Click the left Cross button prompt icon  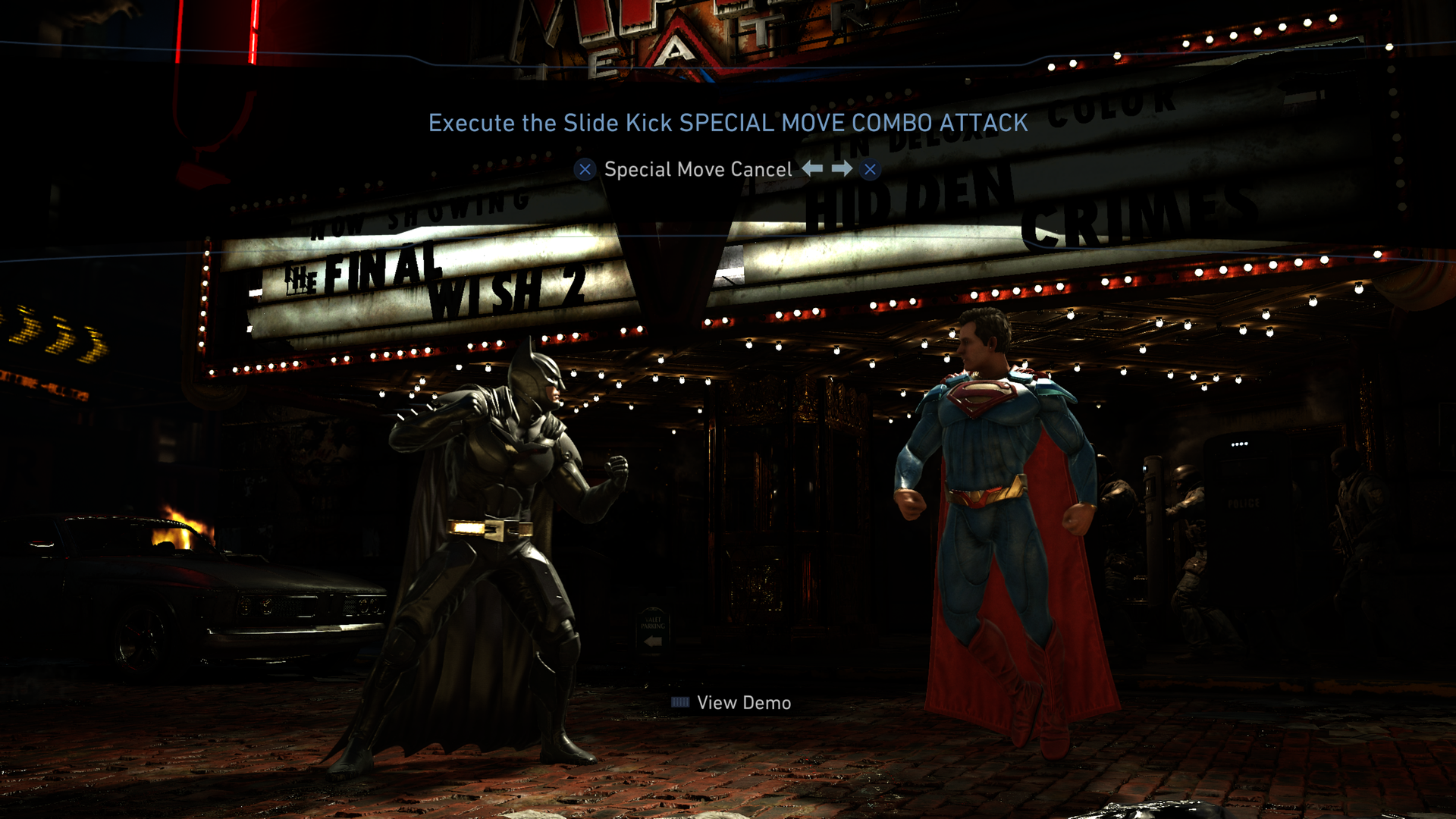point(584,170)
